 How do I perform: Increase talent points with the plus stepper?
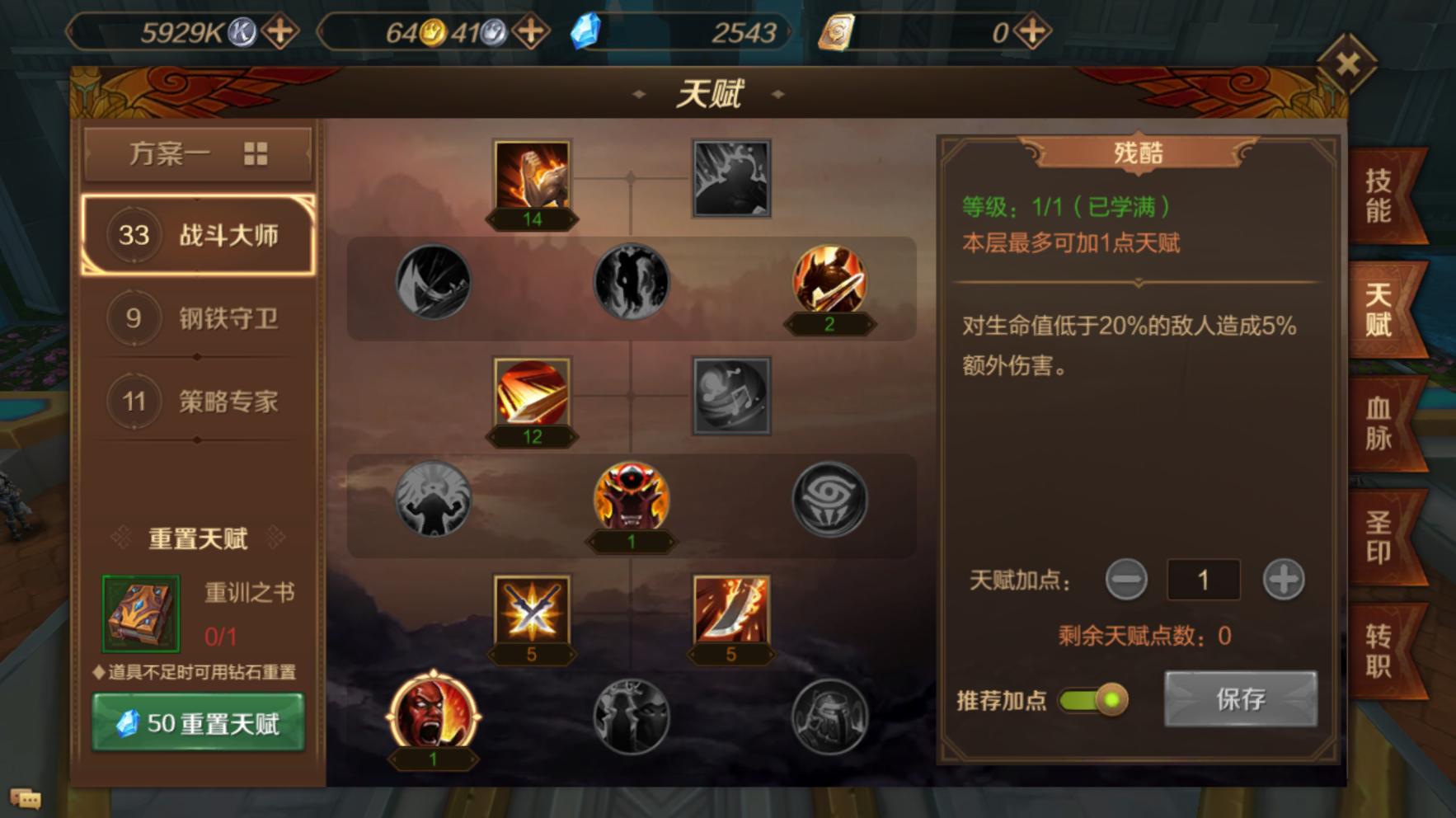coord(1282,580)
